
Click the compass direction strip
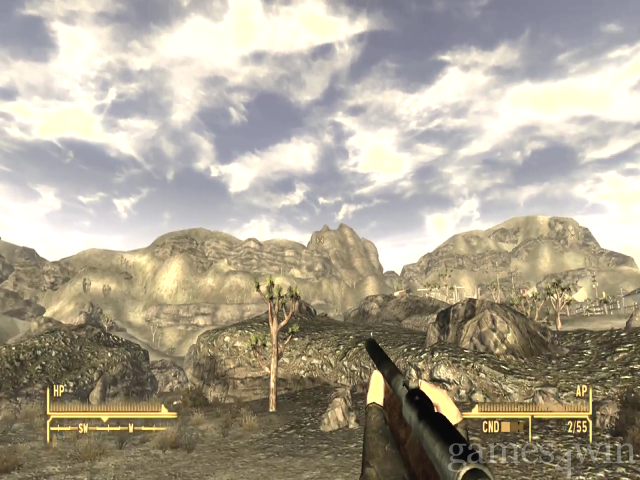110,428
